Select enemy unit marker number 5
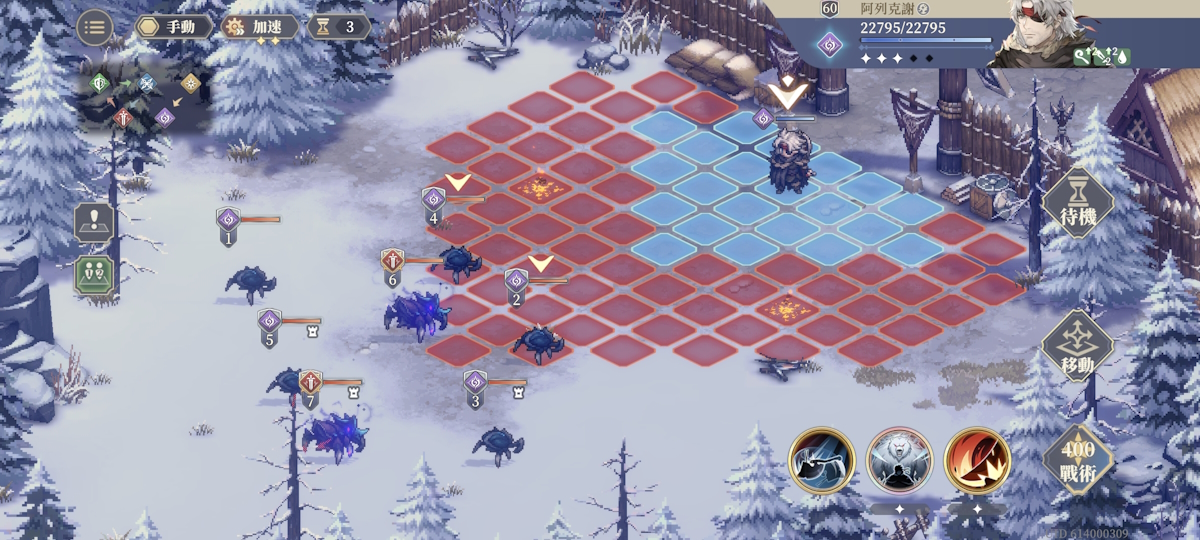1200x540 pixels. click(269, 324)
